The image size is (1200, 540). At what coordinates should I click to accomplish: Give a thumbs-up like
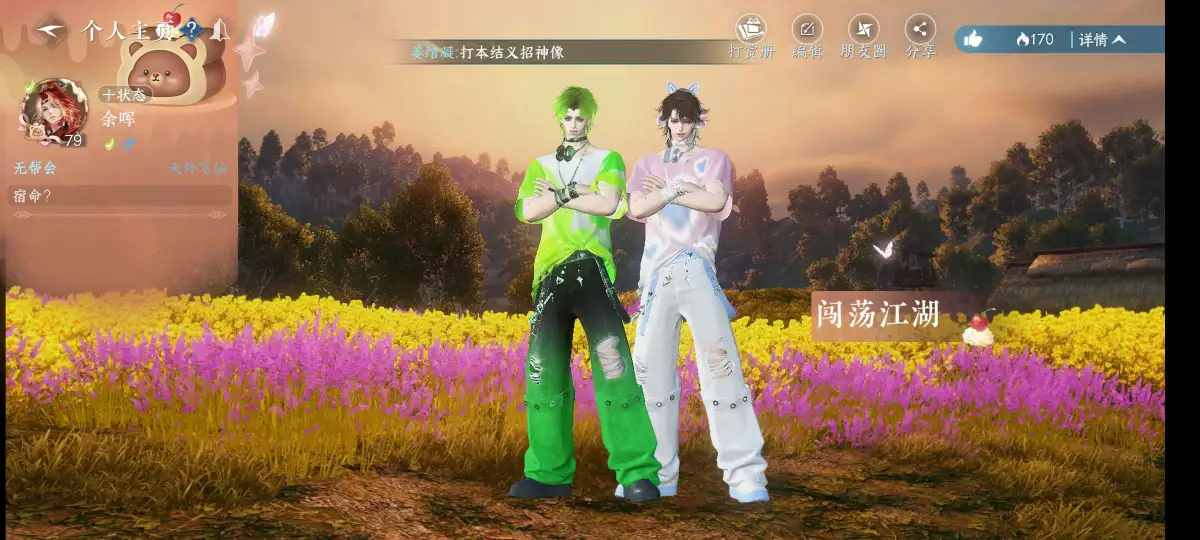[973, 39]
